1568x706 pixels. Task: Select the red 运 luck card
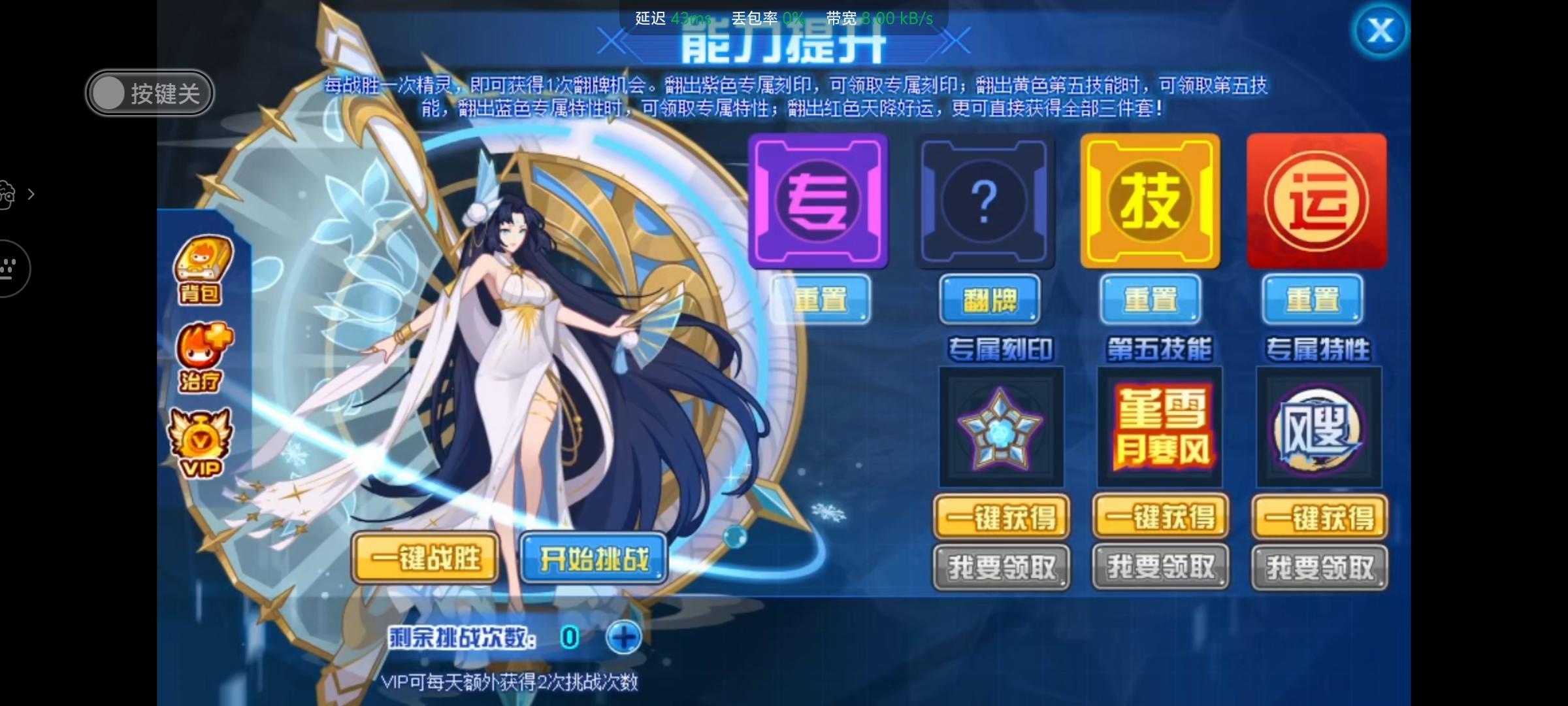point(1316,201)
